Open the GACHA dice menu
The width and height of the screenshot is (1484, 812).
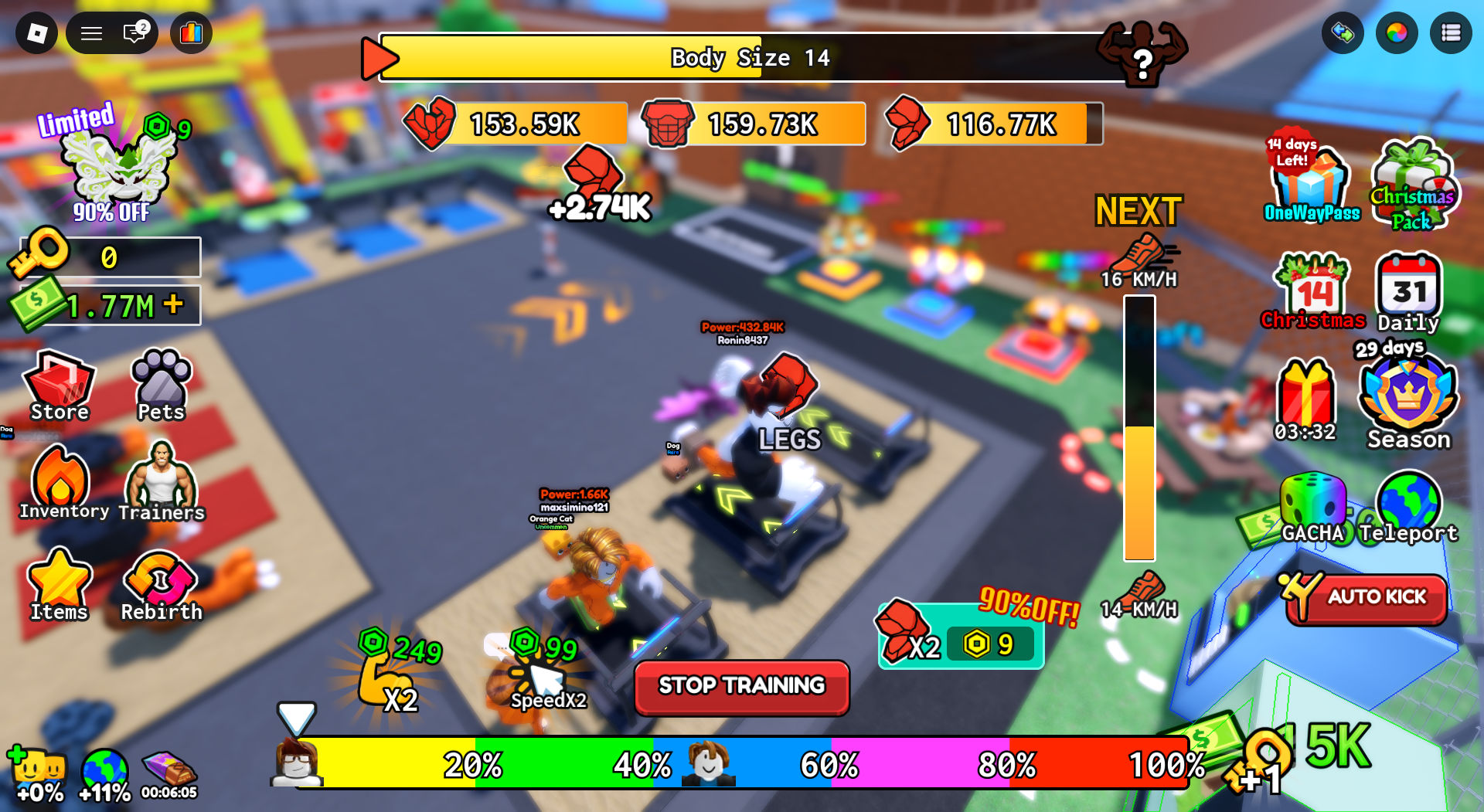(1312, 507)
